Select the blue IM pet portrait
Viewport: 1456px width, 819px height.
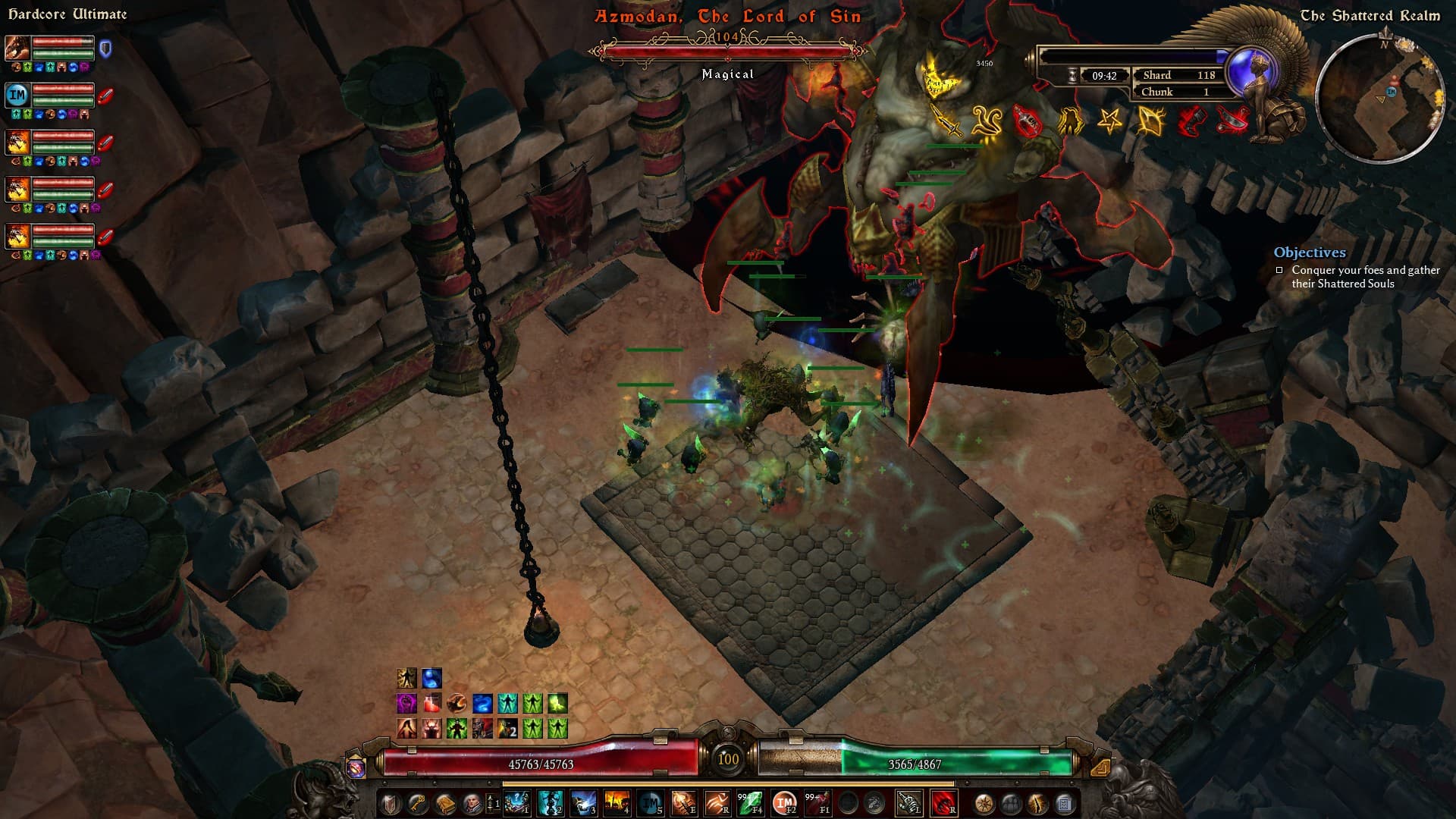(x=17, y=95)
